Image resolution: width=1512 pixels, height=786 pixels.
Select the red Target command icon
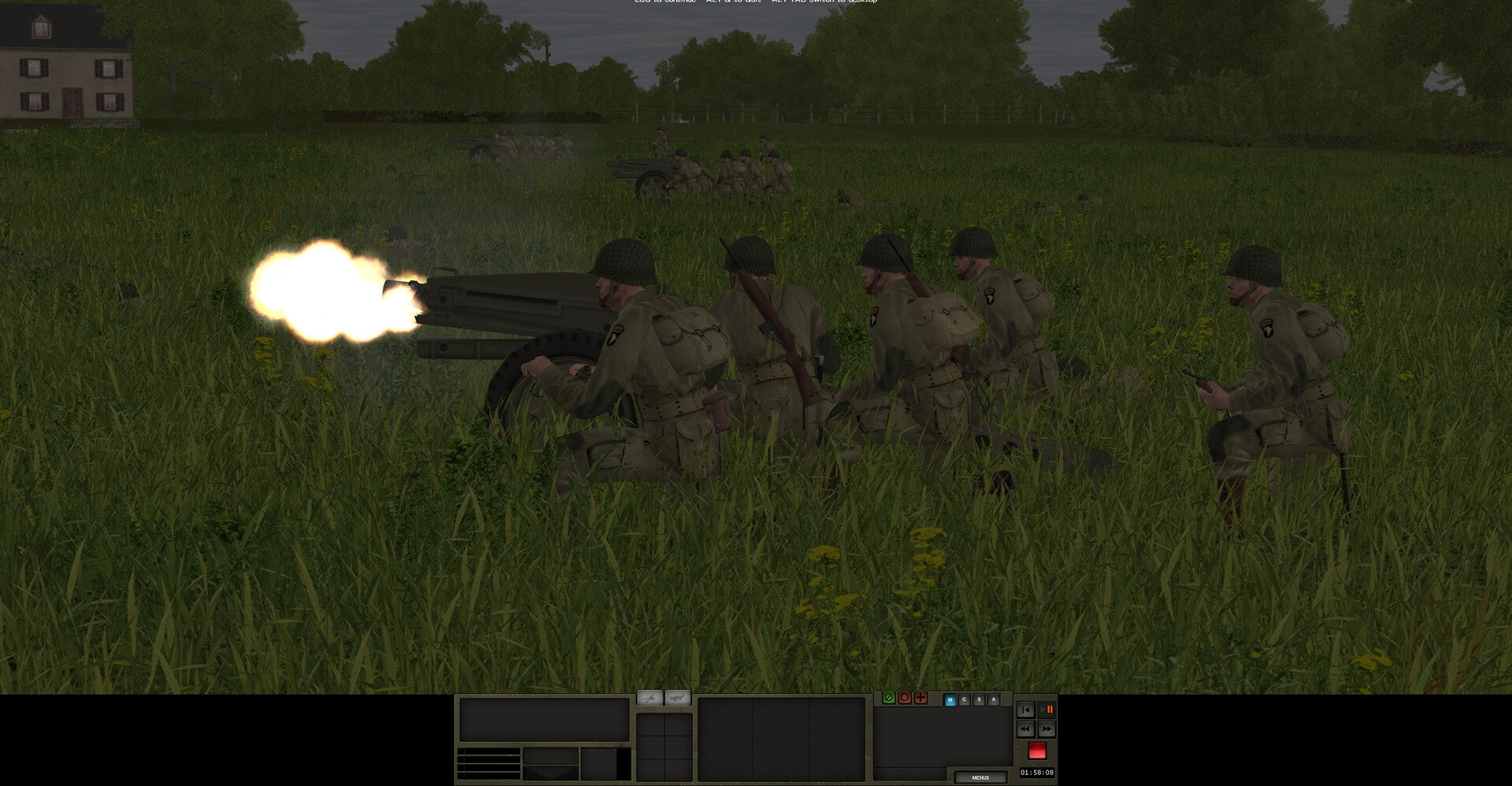tap(905, 698)
